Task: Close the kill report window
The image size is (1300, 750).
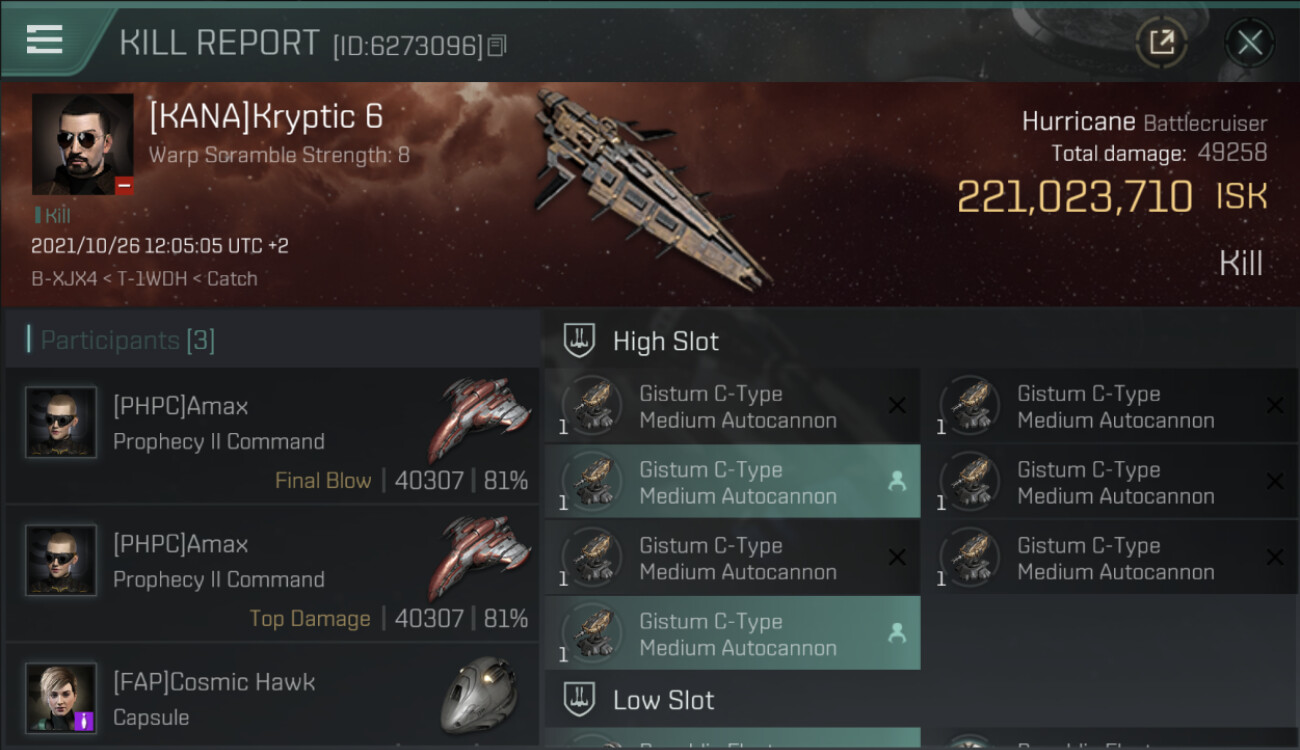Action: pos(1249,42)
